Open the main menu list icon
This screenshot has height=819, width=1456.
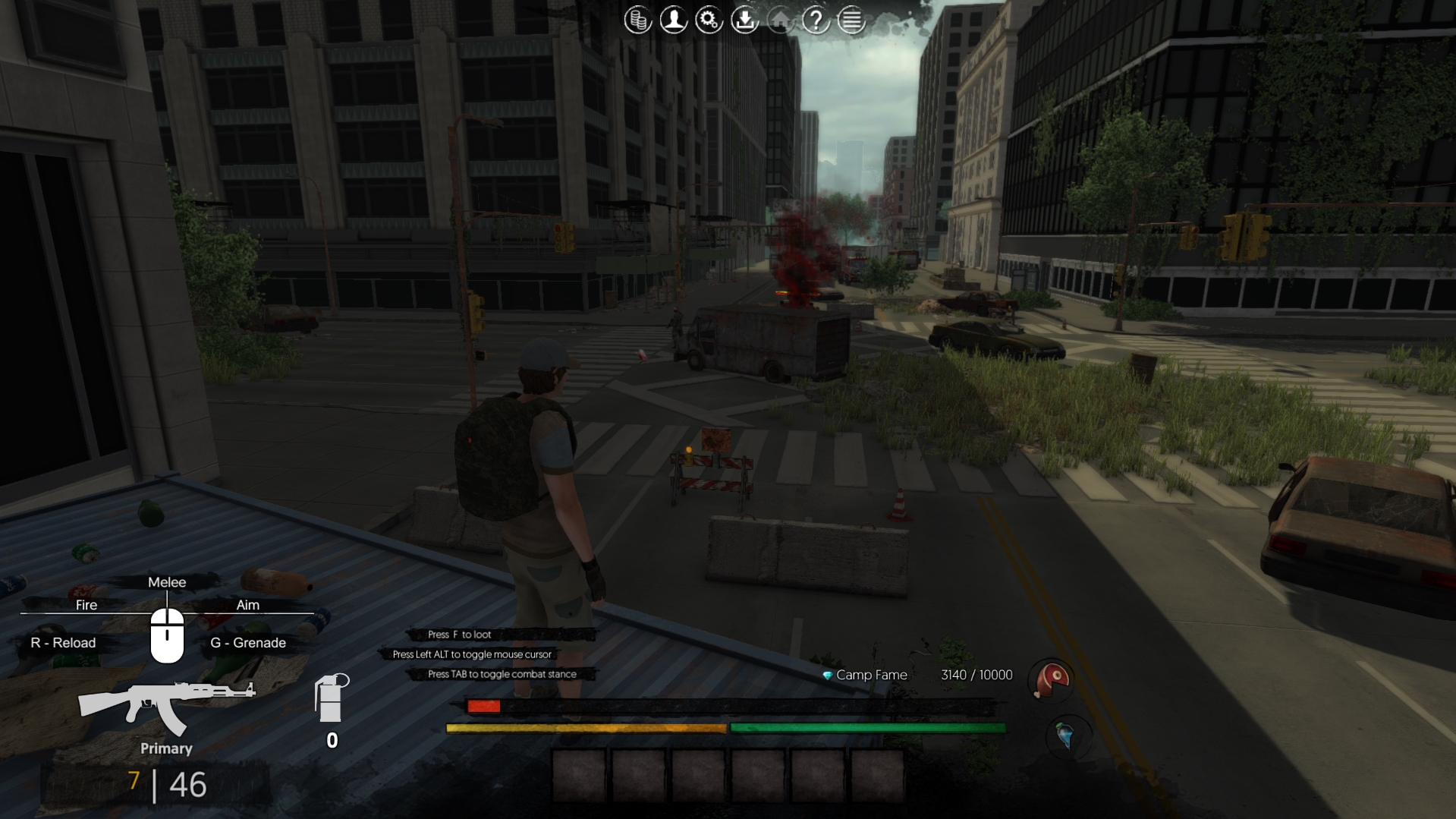(851, 20)
